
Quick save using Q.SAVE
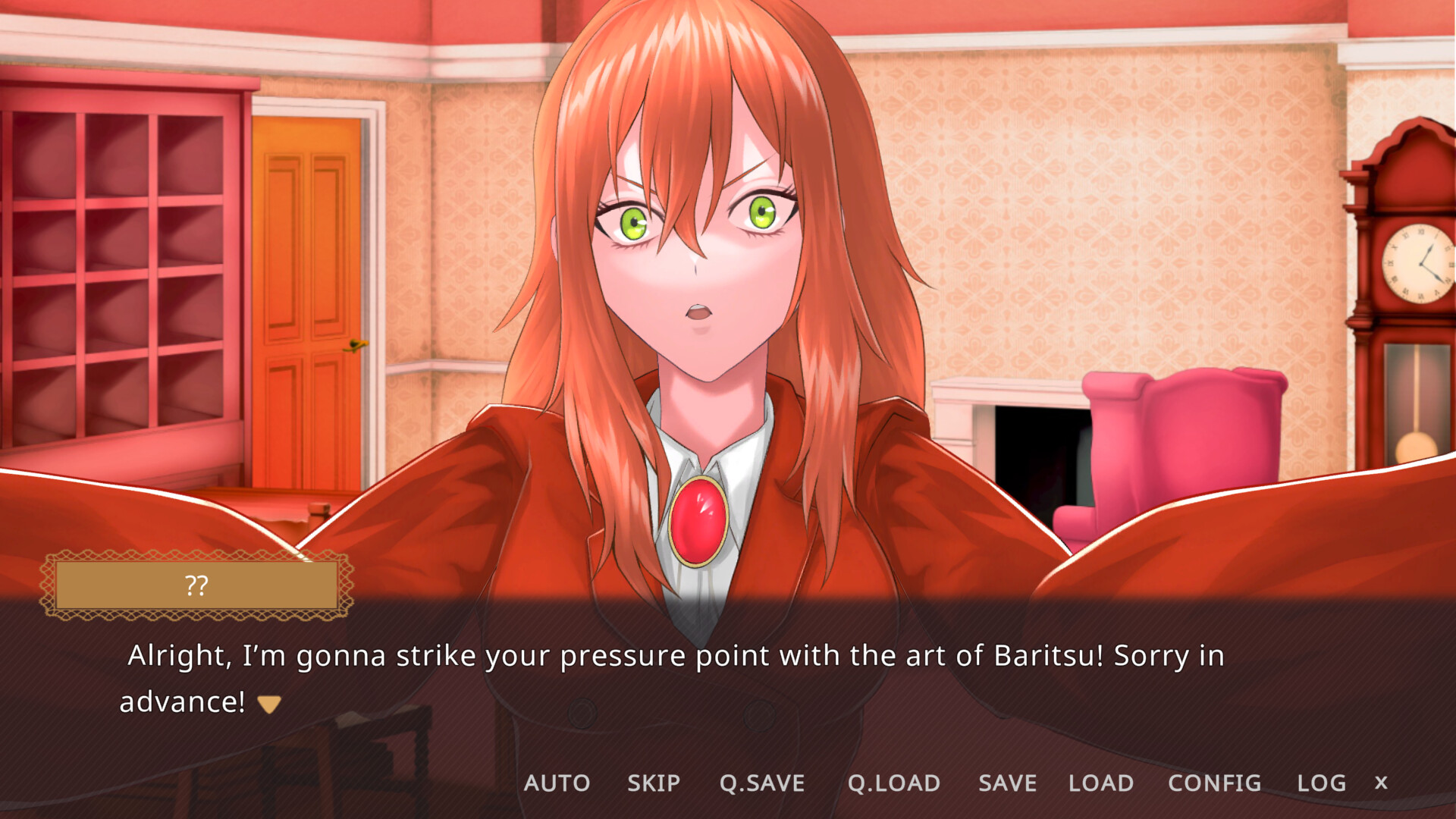point(762,783)
